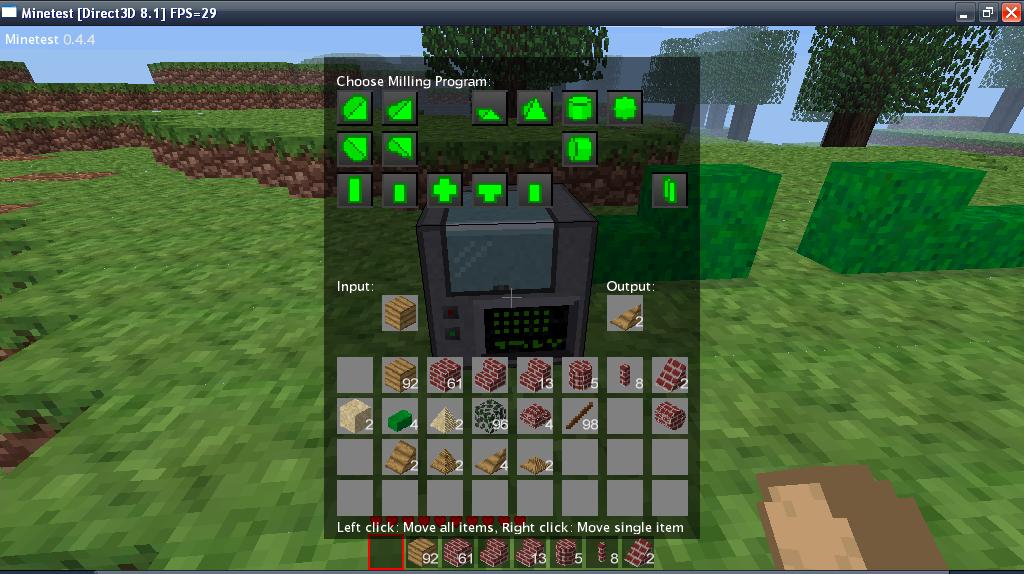Select the 96 leaves stack in inventory
Screen dimensions: 1024x574
coord(490,415)
